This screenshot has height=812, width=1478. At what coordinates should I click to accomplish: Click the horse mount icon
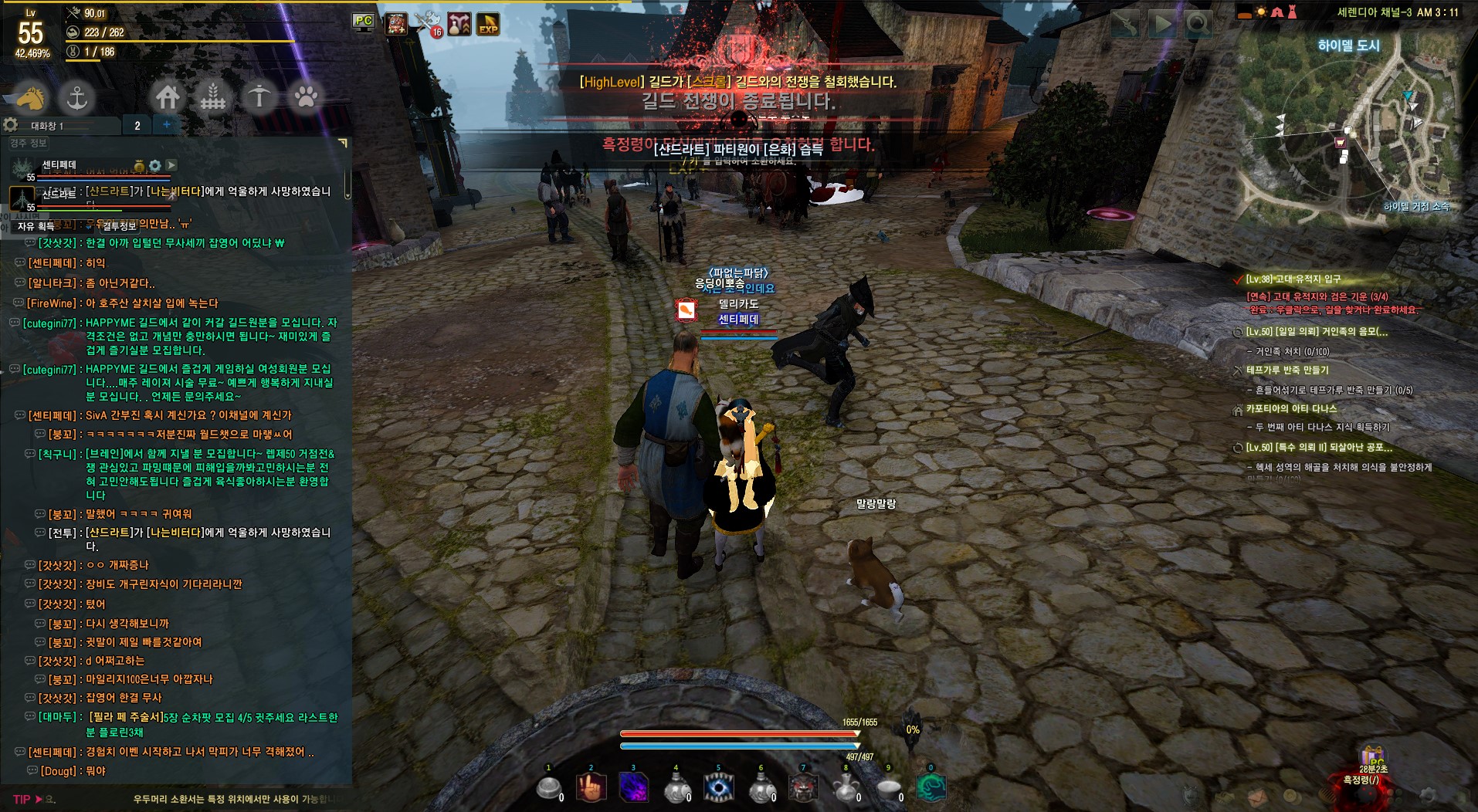tap(31, 98)
